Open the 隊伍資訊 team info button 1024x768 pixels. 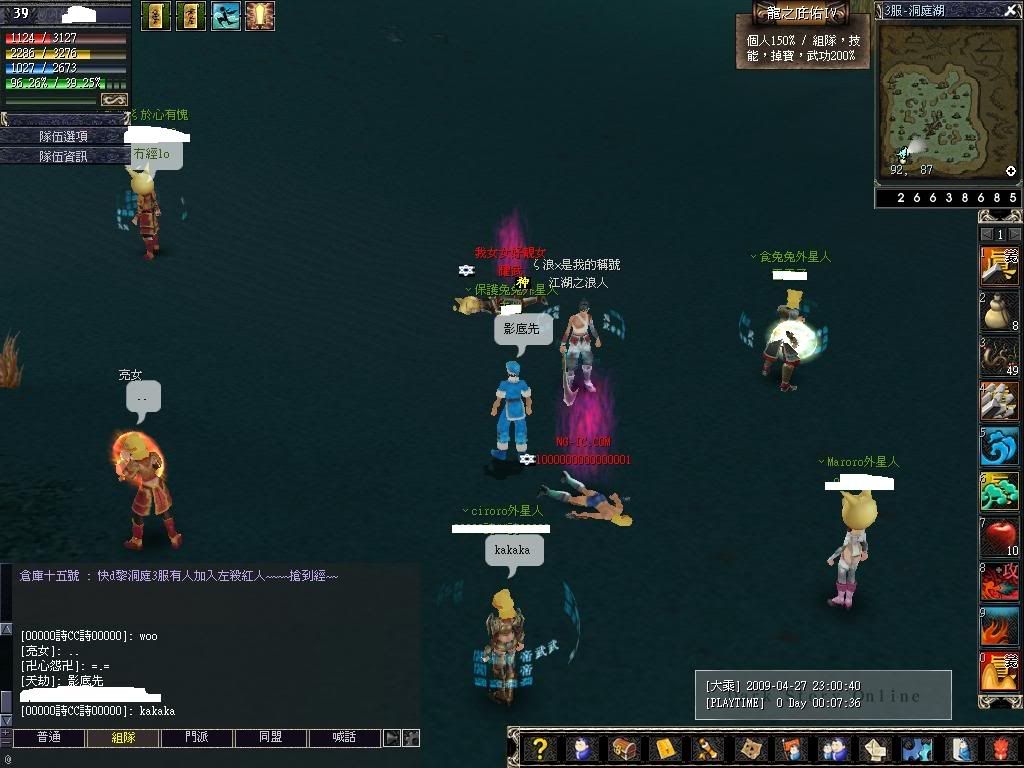63,156
